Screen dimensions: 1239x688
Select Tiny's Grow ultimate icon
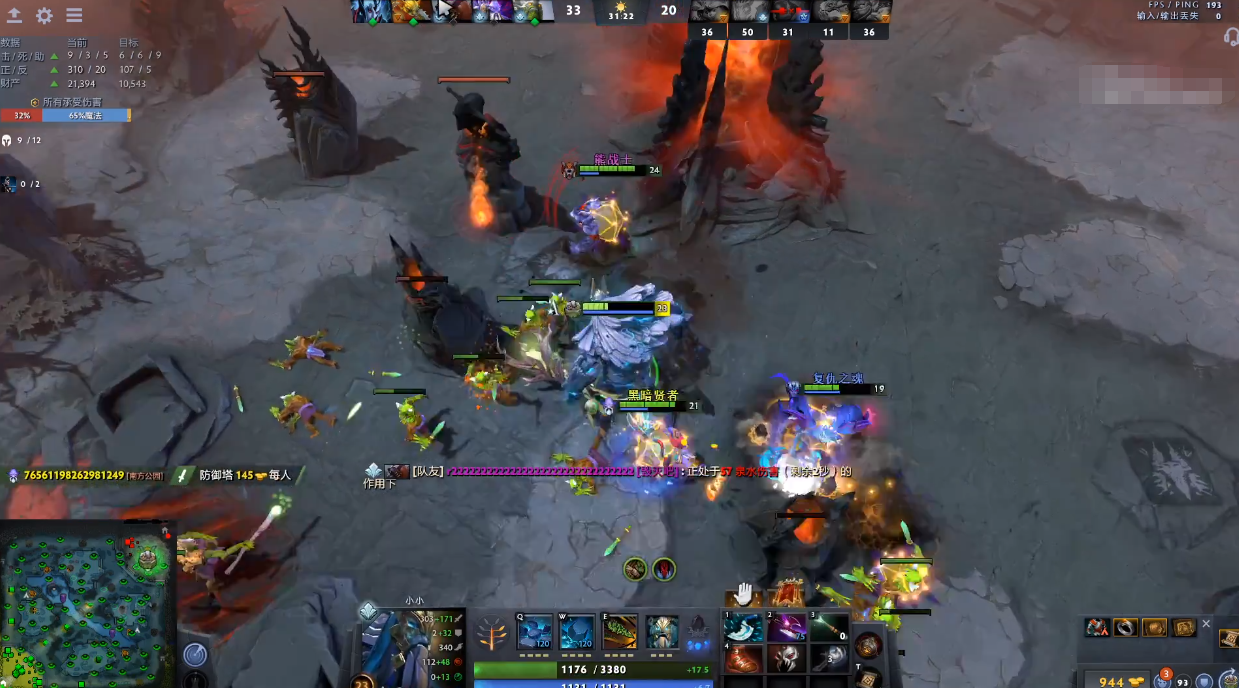(x=661, y=631)
